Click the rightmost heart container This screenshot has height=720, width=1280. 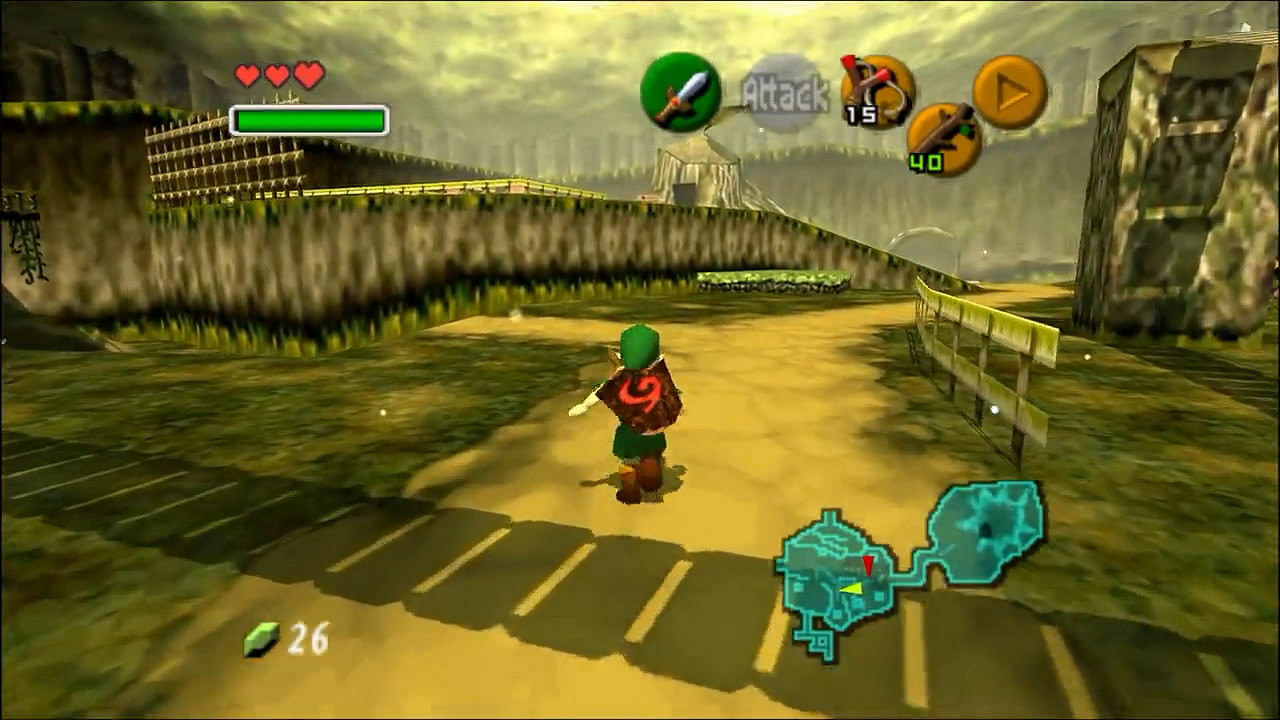click(307, 74)
